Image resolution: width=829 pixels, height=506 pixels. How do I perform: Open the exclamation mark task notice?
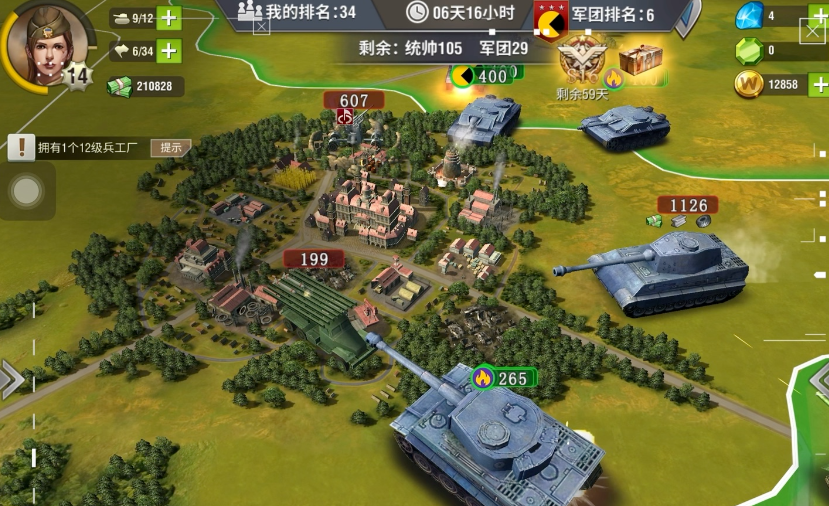click(21, 148)
